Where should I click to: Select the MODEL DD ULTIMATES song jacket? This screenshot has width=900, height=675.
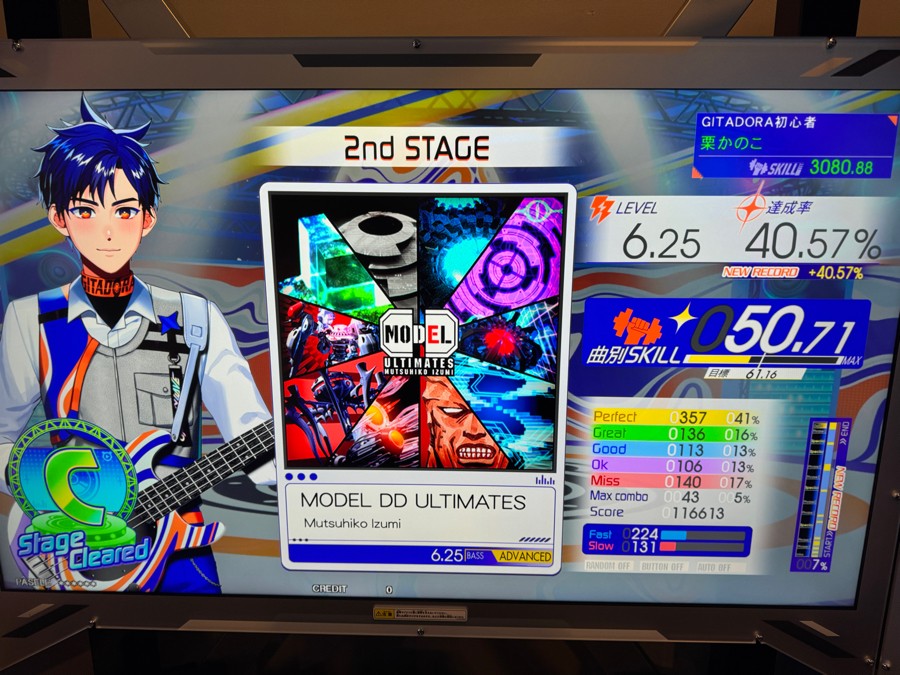click(x=417, y=331)
